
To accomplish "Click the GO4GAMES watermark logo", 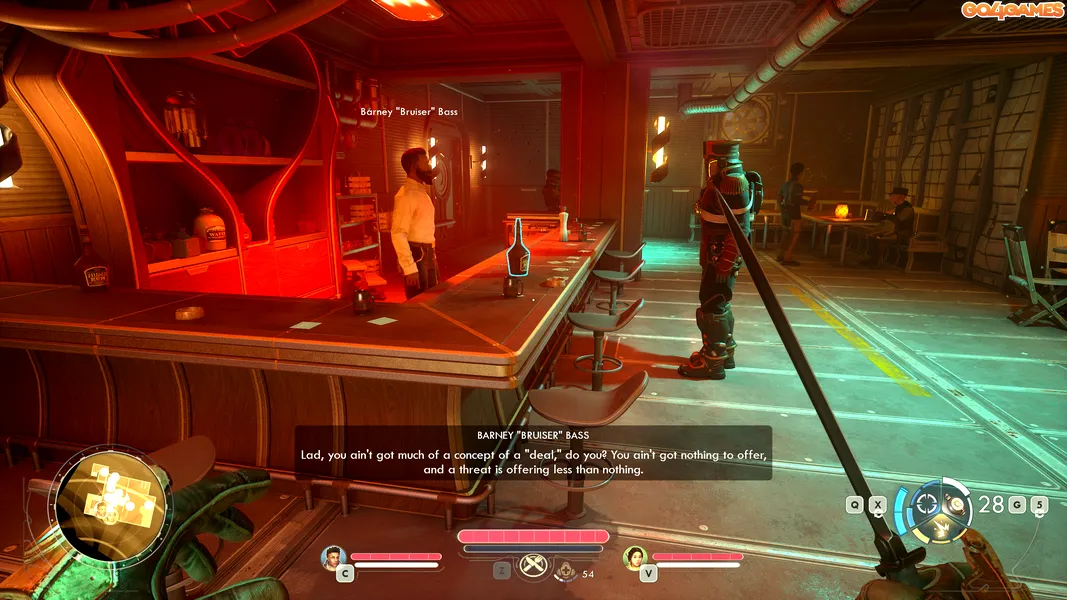I will point(1012,10).
